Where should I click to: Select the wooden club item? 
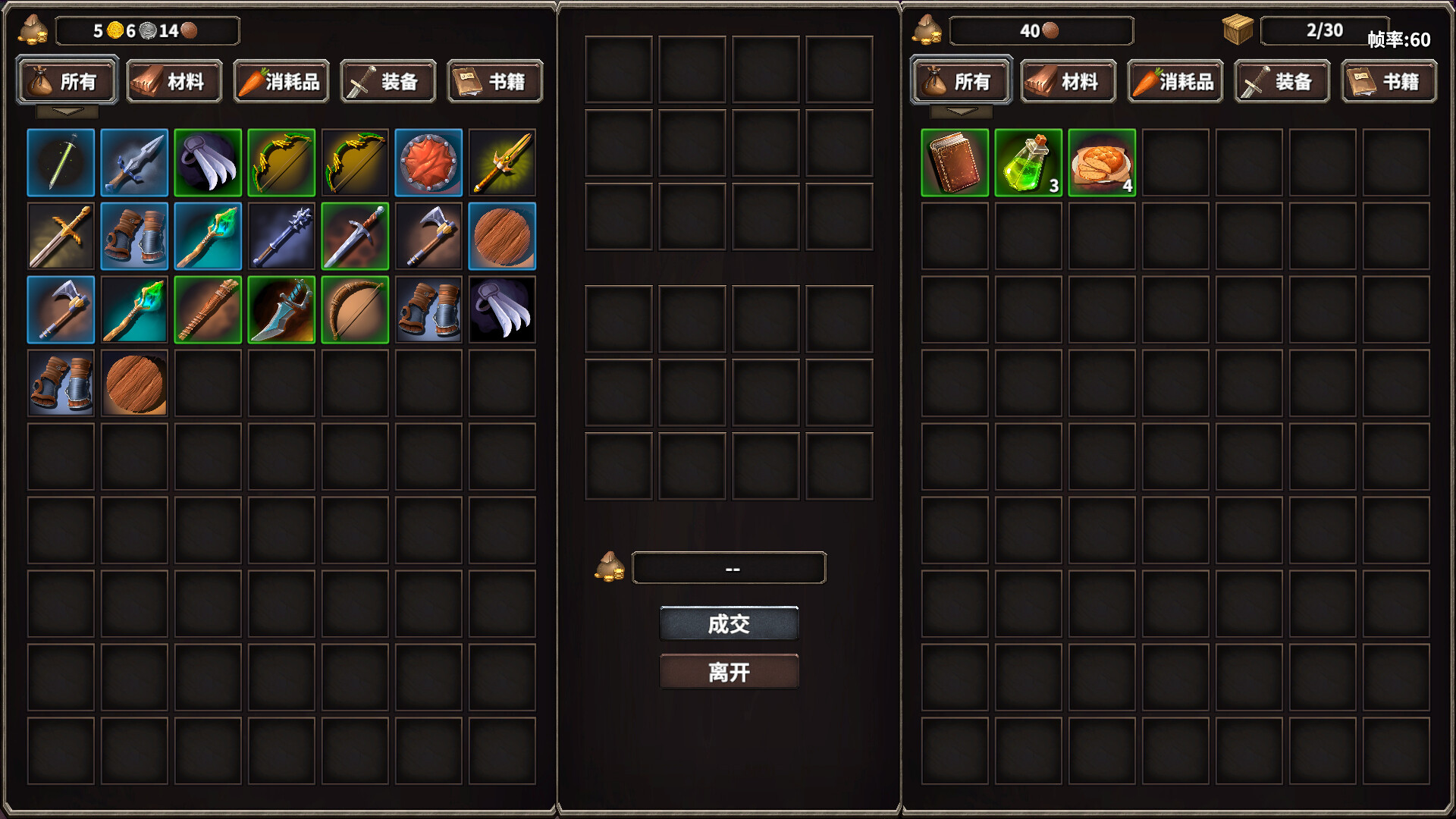[207, 310]
